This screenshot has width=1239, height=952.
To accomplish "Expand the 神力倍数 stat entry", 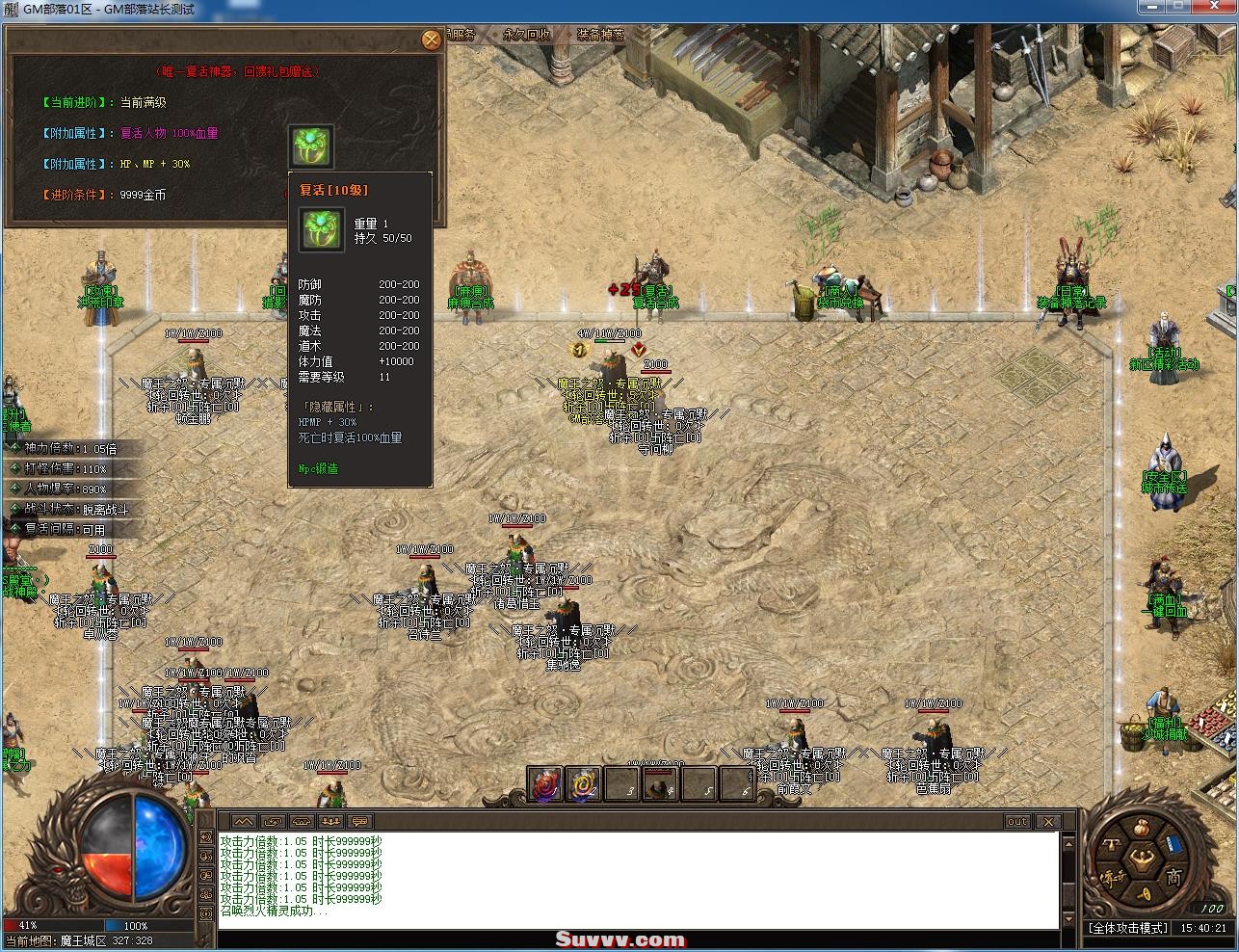I will (x=48, y=448).
